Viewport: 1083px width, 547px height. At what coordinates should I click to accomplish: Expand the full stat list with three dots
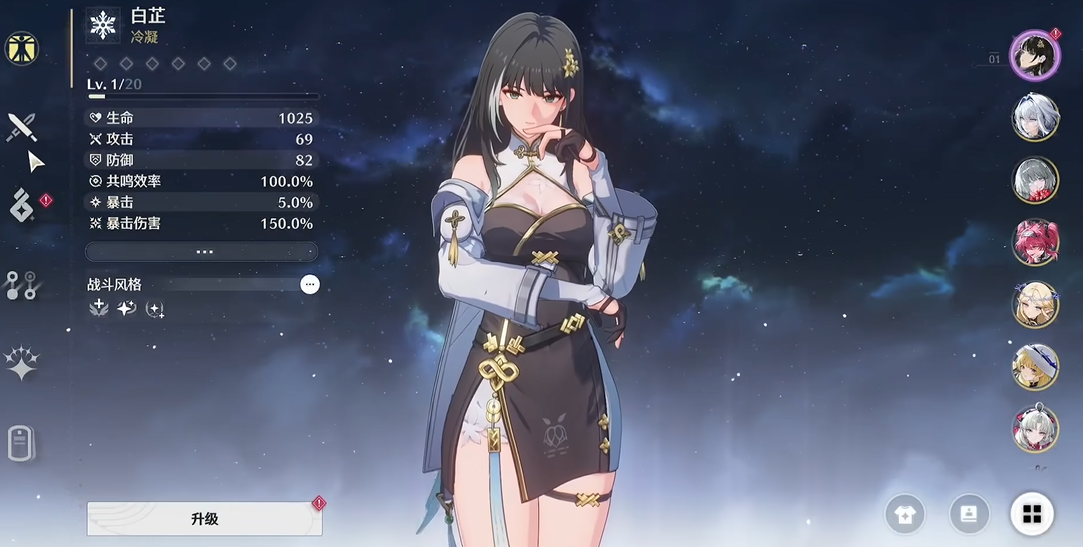pyautogui.click(x=203, y=252)
